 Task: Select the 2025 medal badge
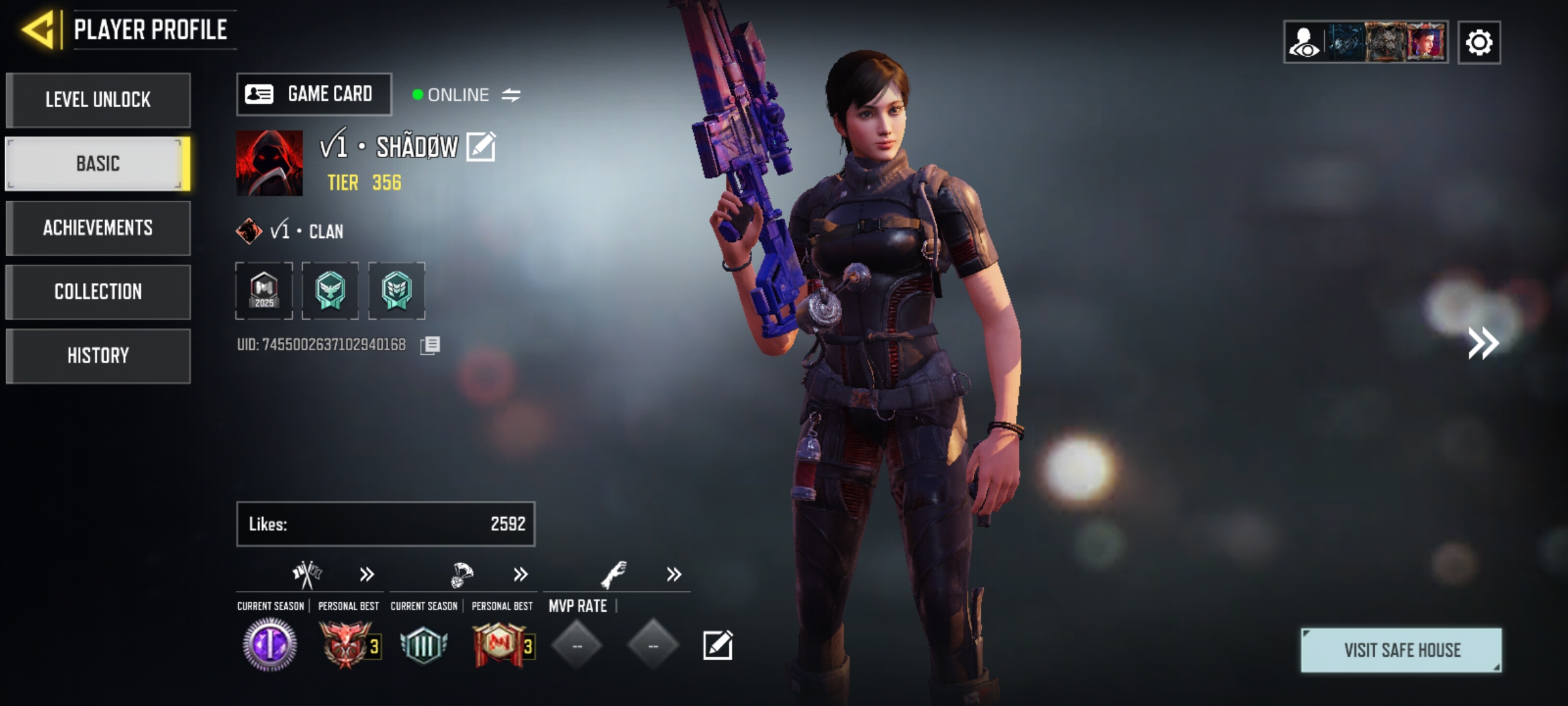pos(264,291)
